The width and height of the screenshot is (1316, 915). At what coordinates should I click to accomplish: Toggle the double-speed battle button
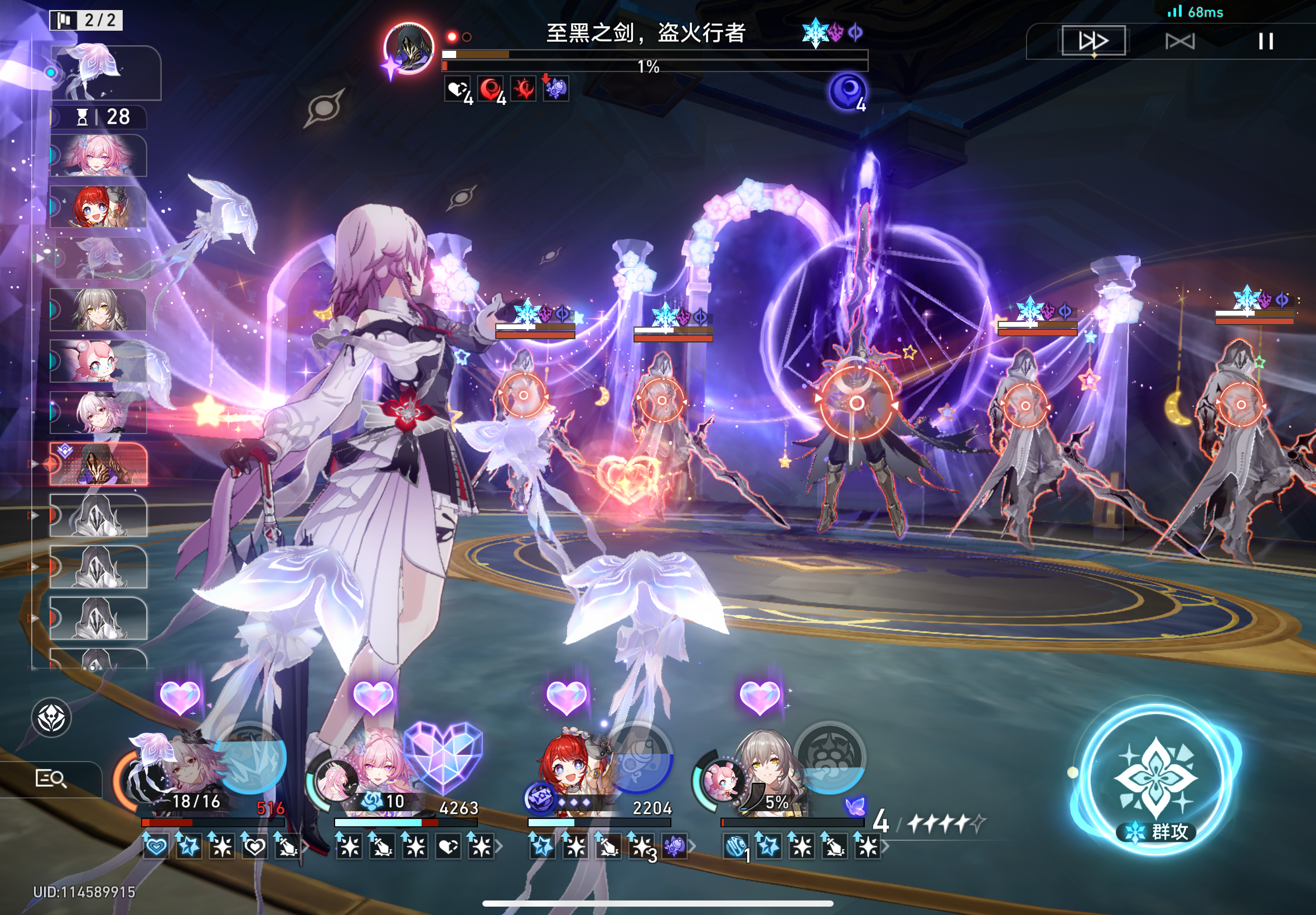pyautogui.click(x=1093, y=41)
